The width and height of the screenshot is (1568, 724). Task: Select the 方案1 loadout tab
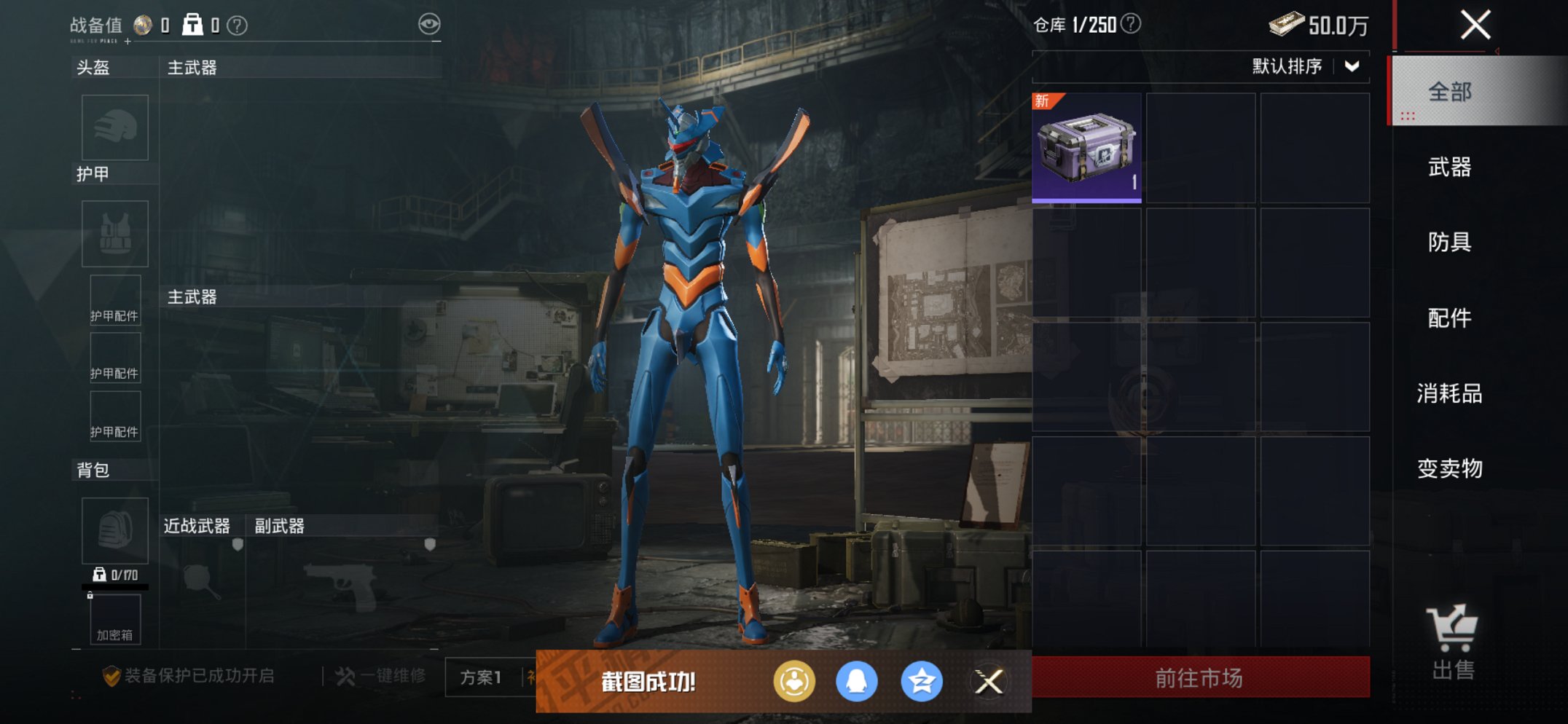(481, 677)
